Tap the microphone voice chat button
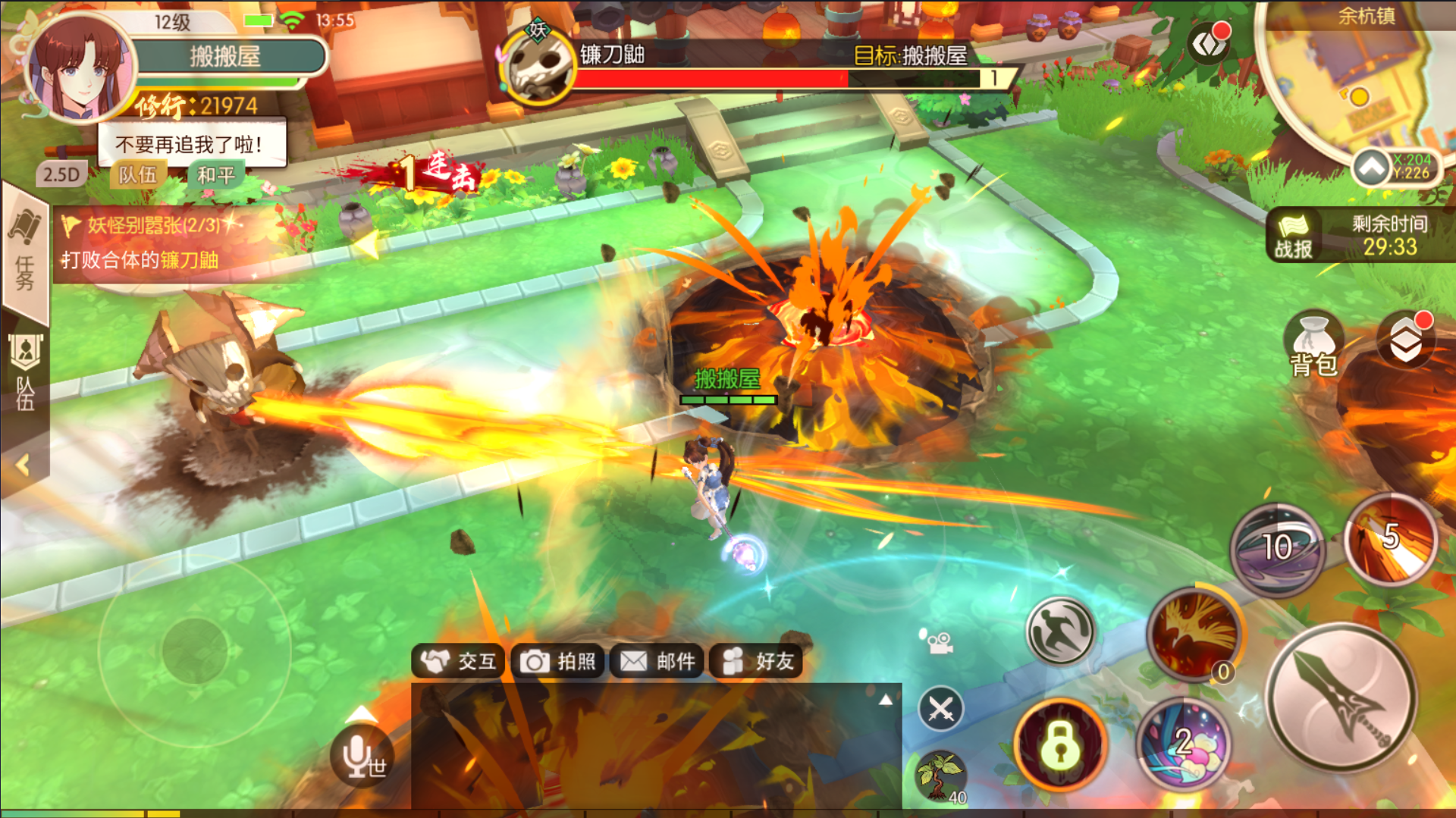This screenshot has width=1456, height=818. pyautogui.click(x=361, y=756)
